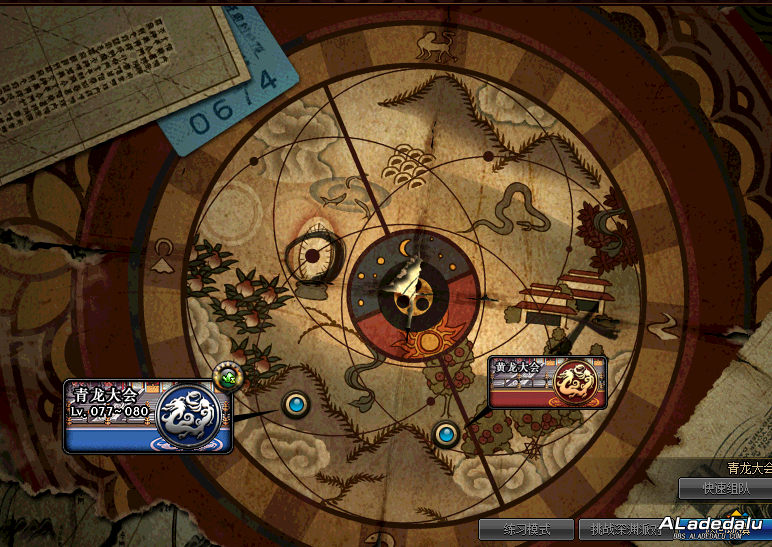Open the 挑战深渊派对 abyss party challenge
This screenshot has width=772, height=547.
626,529
